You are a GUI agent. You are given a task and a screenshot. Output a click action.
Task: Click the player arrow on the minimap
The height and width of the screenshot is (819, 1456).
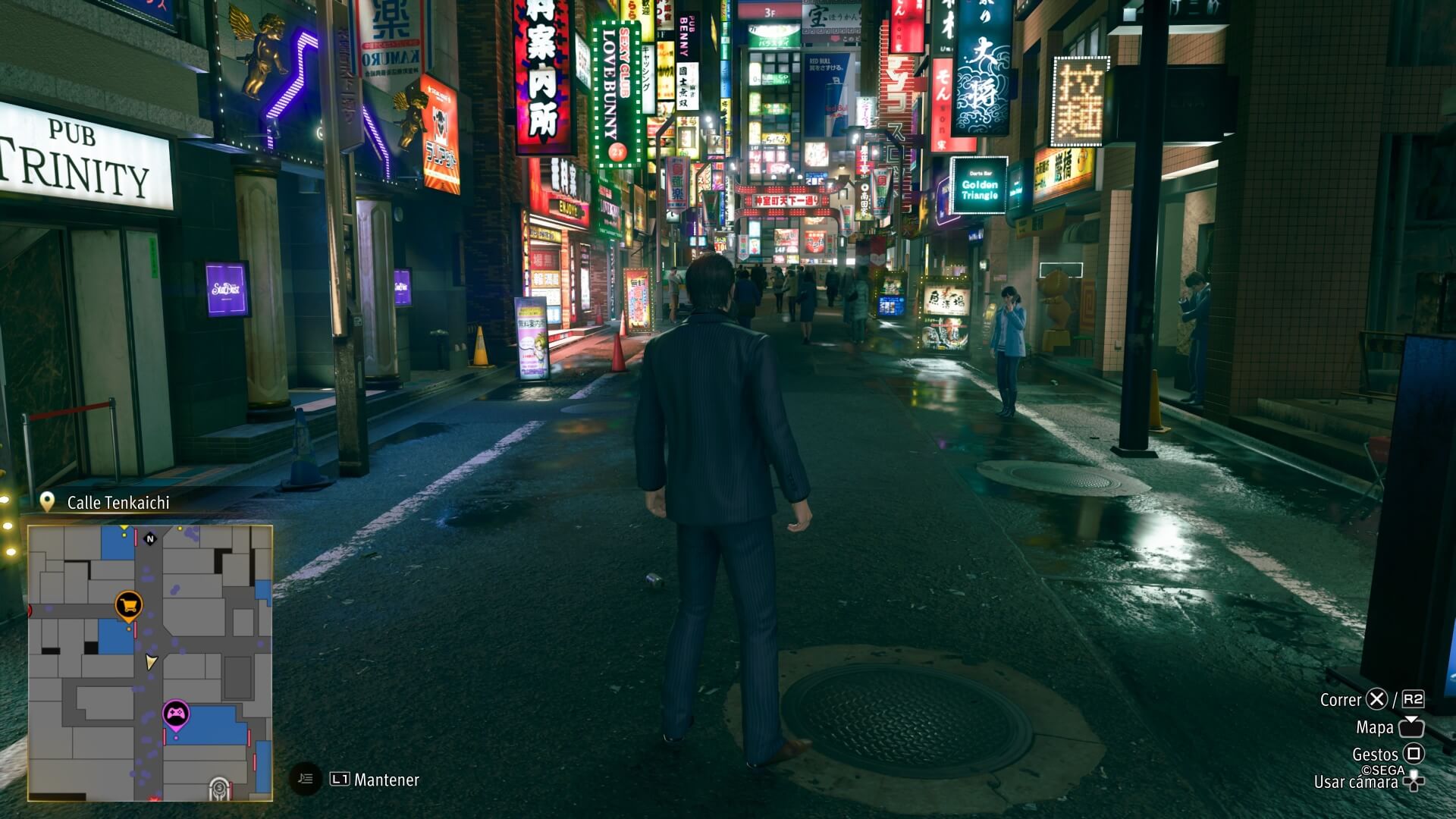151,662
